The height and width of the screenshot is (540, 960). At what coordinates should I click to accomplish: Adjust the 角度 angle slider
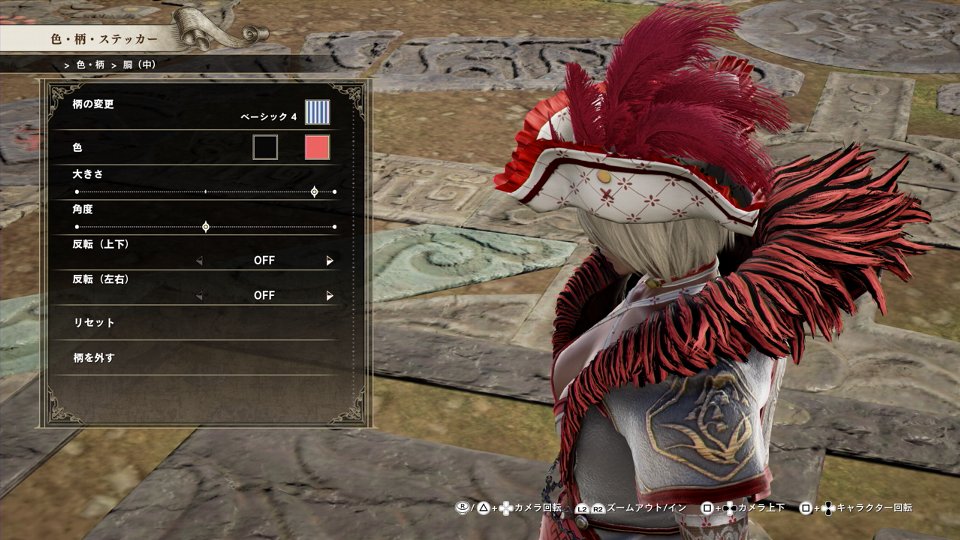[206, 227]
